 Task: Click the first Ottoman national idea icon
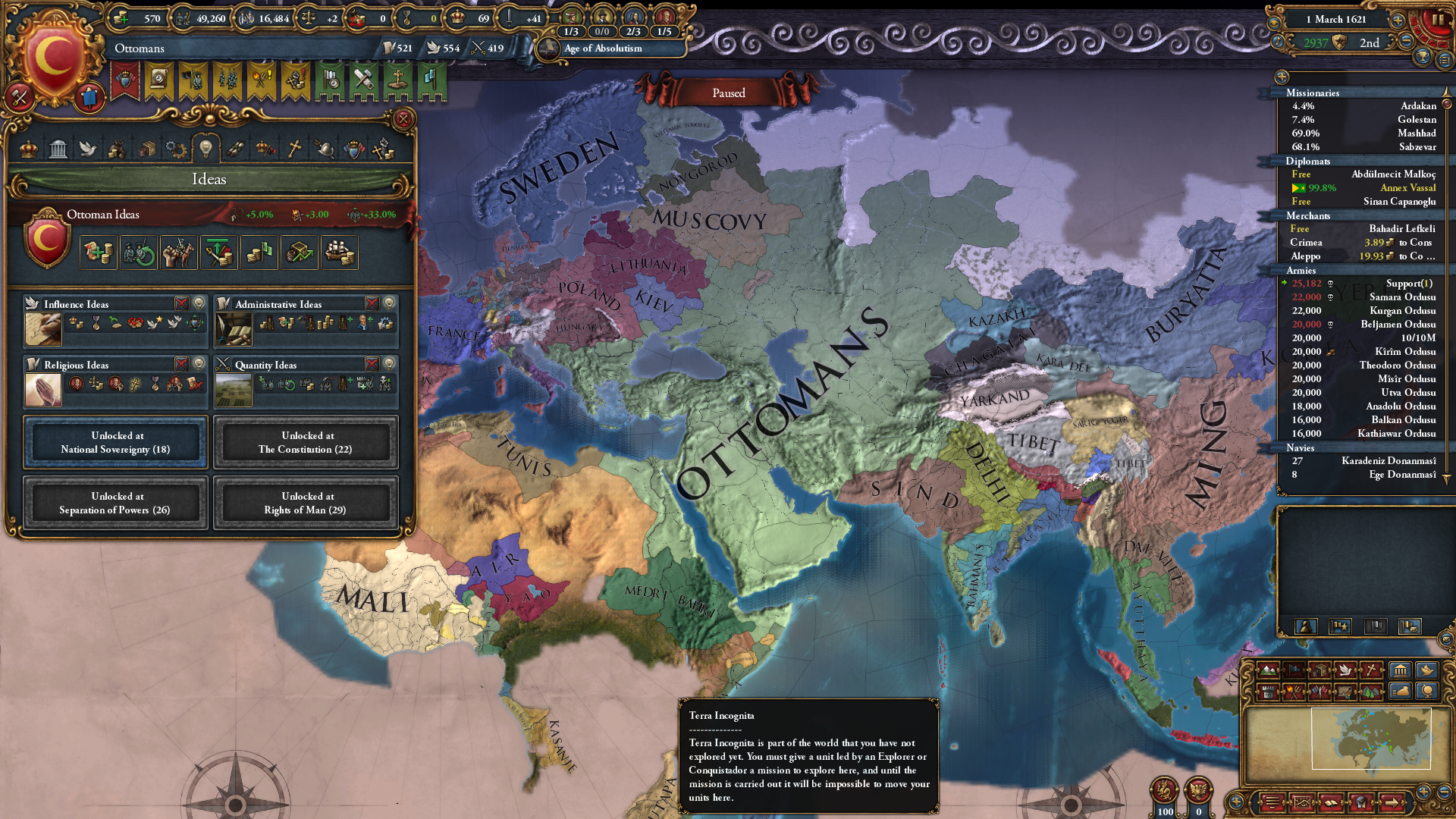99,252
